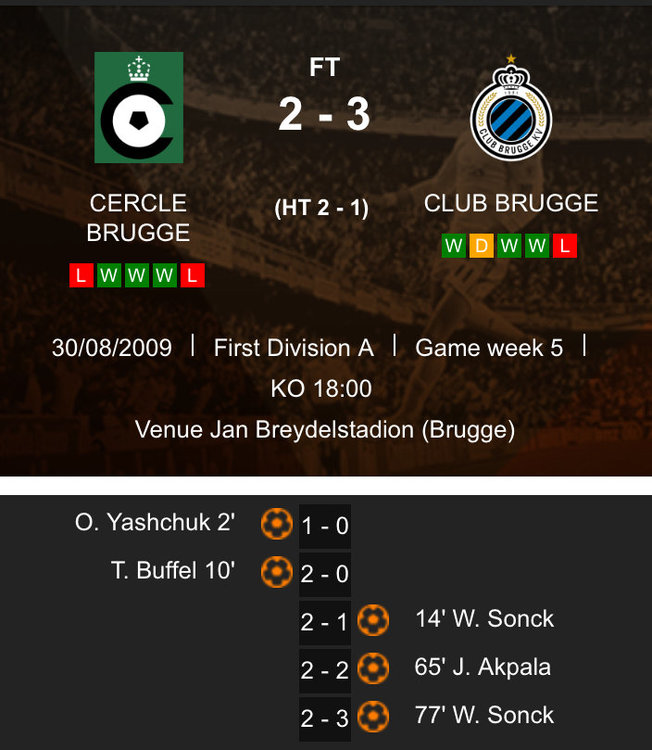Image resolution: width=652 pixels, height=750 pixels.
Task: Open W. Sonck's 14' goal entry
Action: tap(484, 619)
